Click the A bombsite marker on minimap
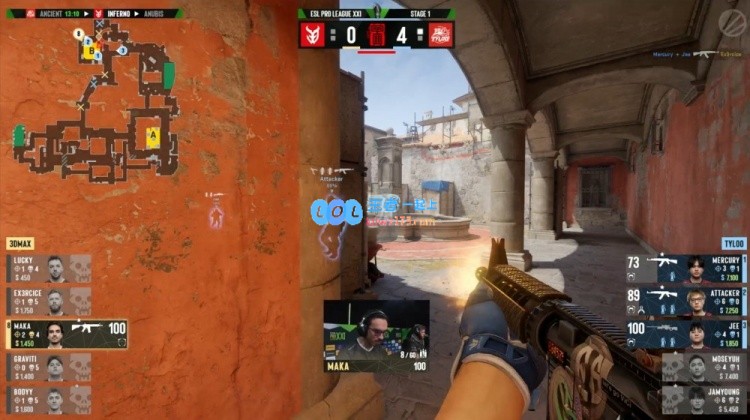The width and height of the screenshot is (750, 420). [x=153, y=135]
